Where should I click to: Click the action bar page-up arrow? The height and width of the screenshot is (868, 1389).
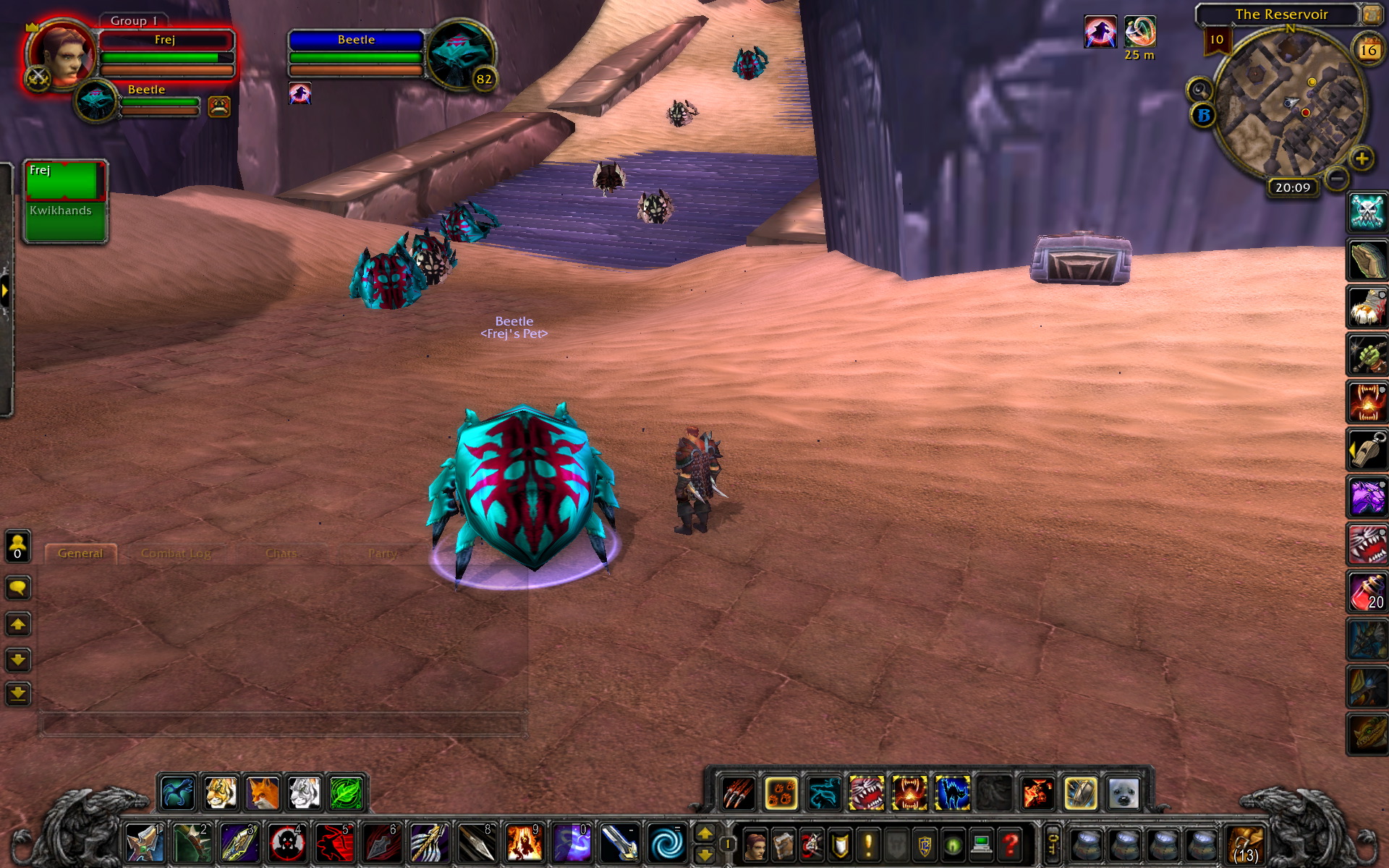tap(705, 833)
